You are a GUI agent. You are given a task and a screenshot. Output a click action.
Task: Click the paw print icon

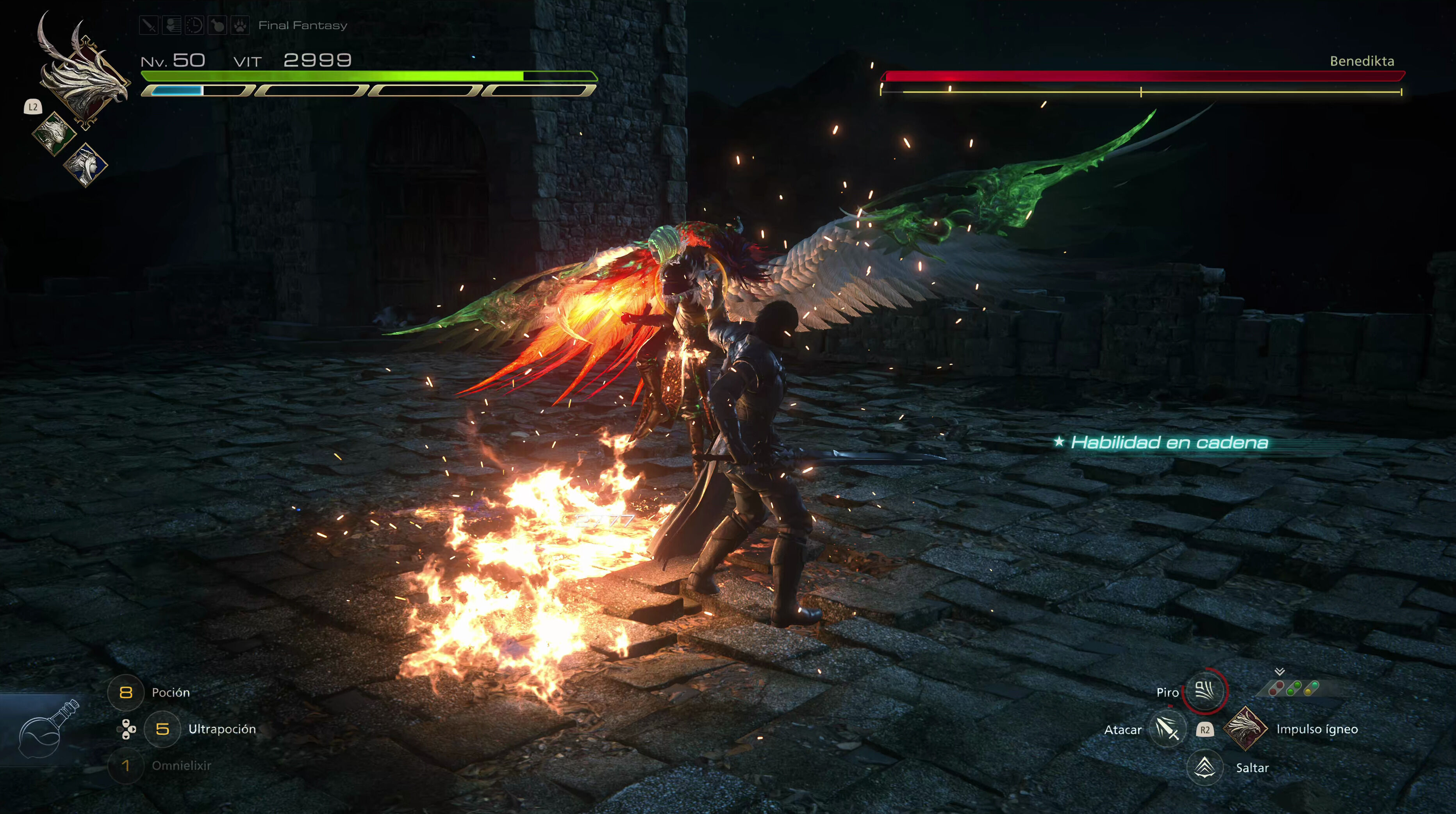click(240, 25)
